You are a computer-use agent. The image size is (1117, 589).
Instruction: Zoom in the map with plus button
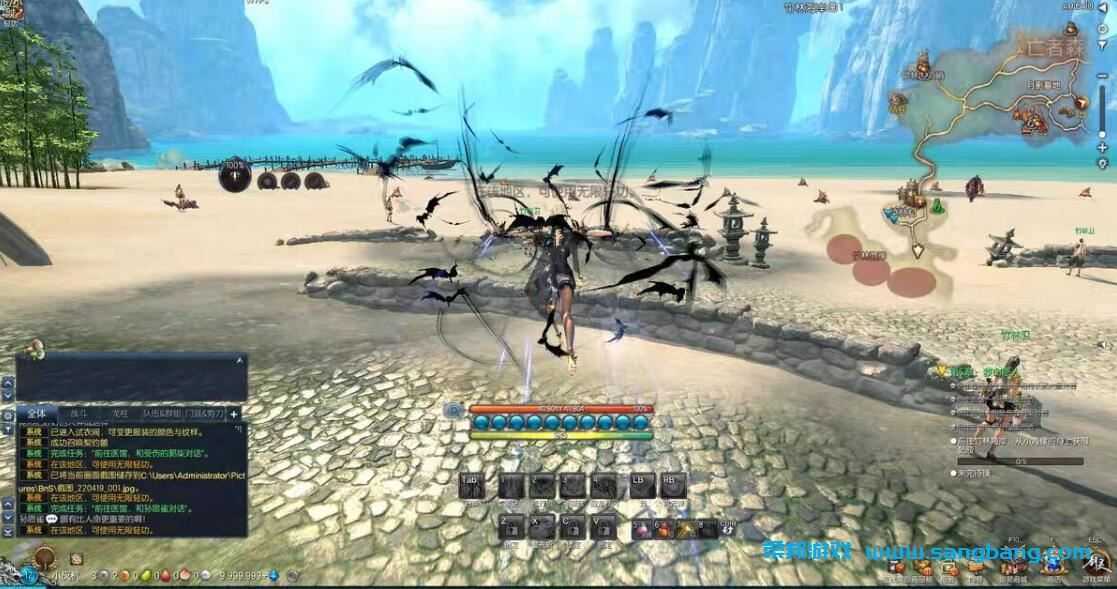[x=1101, y=147]
